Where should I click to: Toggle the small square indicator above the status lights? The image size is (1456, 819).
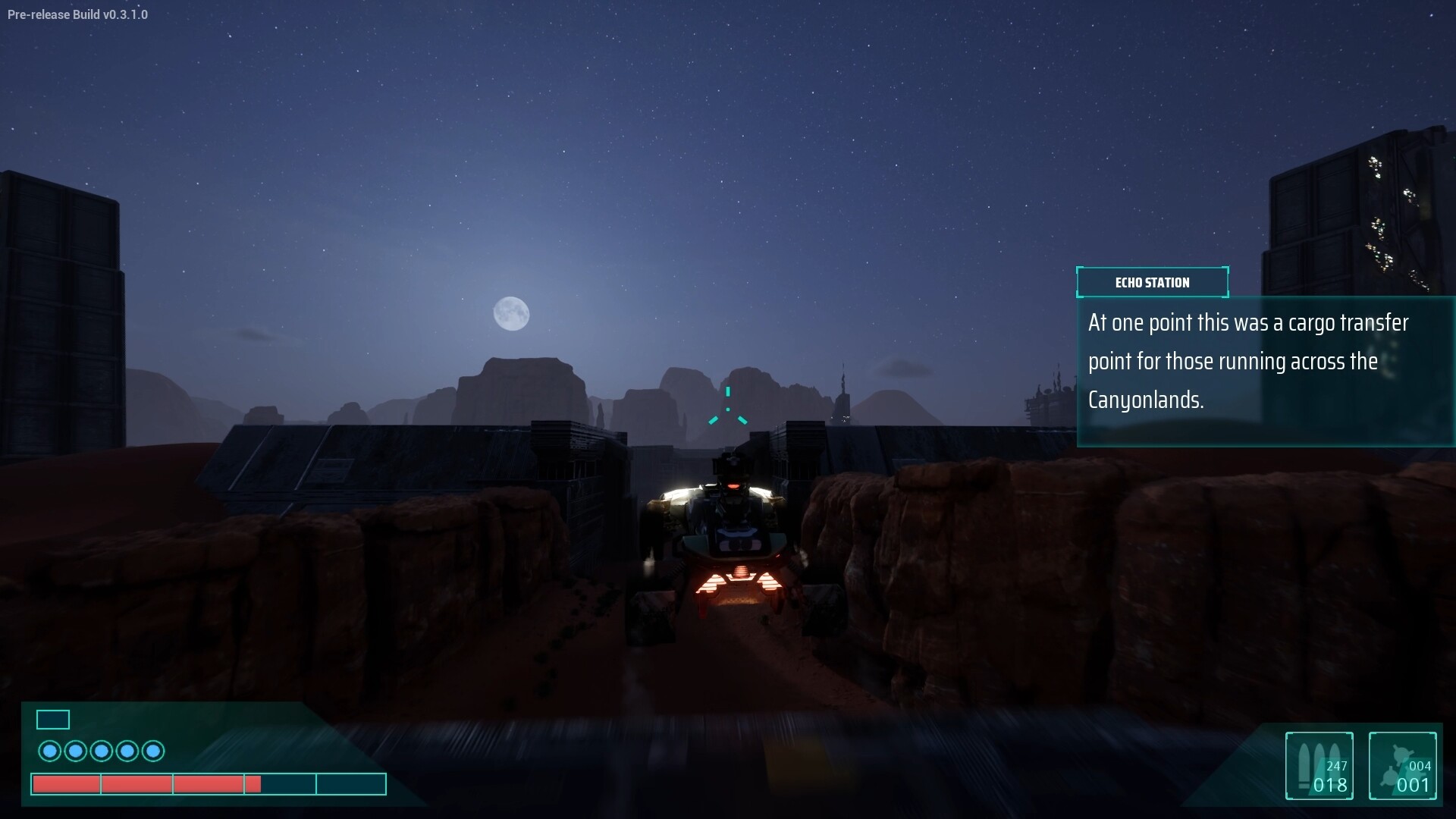point(52,719)
